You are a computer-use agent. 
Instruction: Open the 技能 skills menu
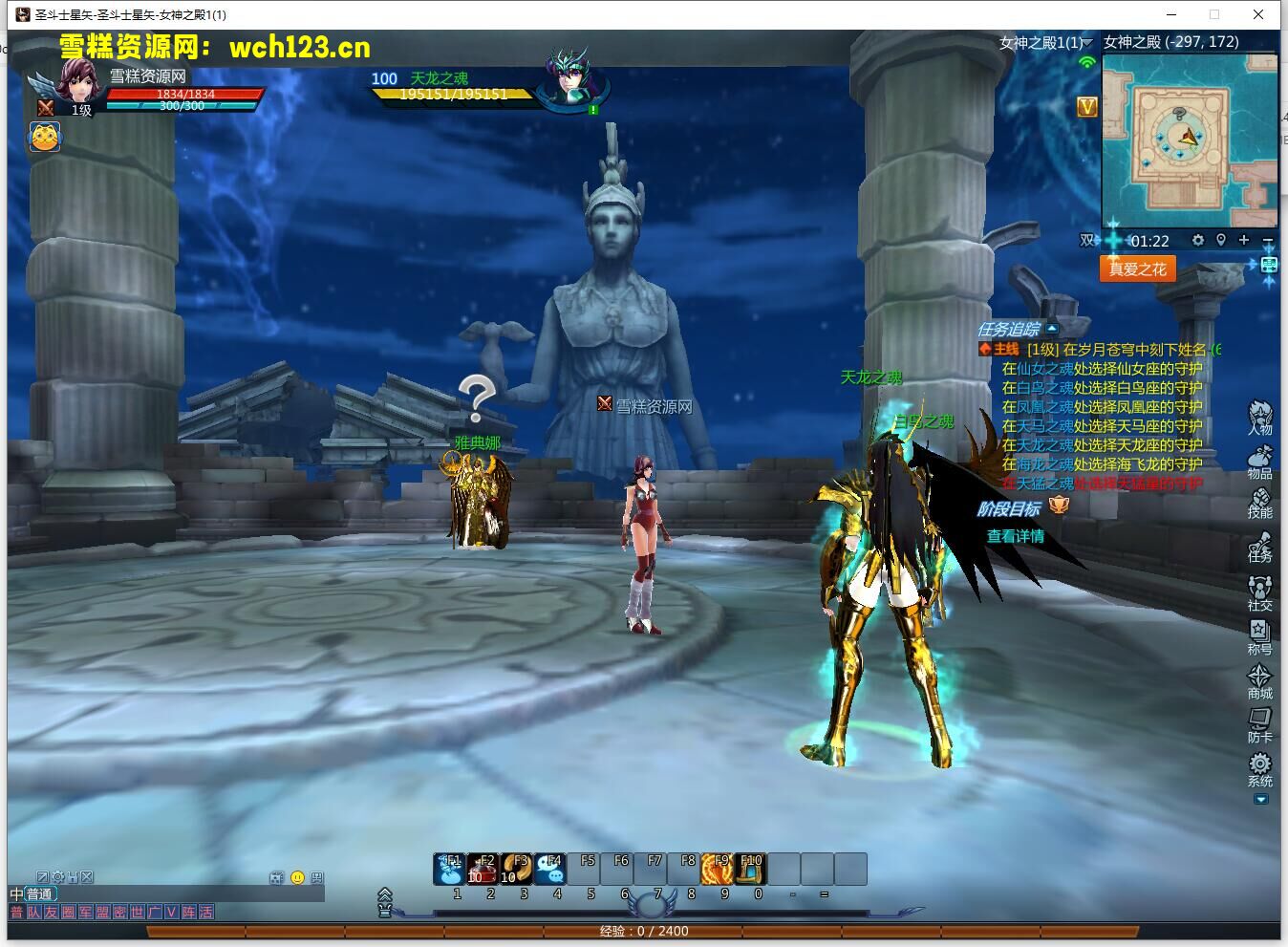tap(1260, 503)
